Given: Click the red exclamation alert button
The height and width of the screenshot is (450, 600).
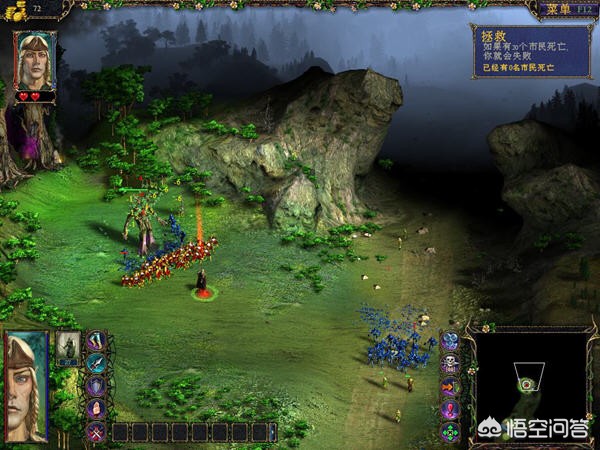Looking at the screenshot, I should [x=450, y=410].
